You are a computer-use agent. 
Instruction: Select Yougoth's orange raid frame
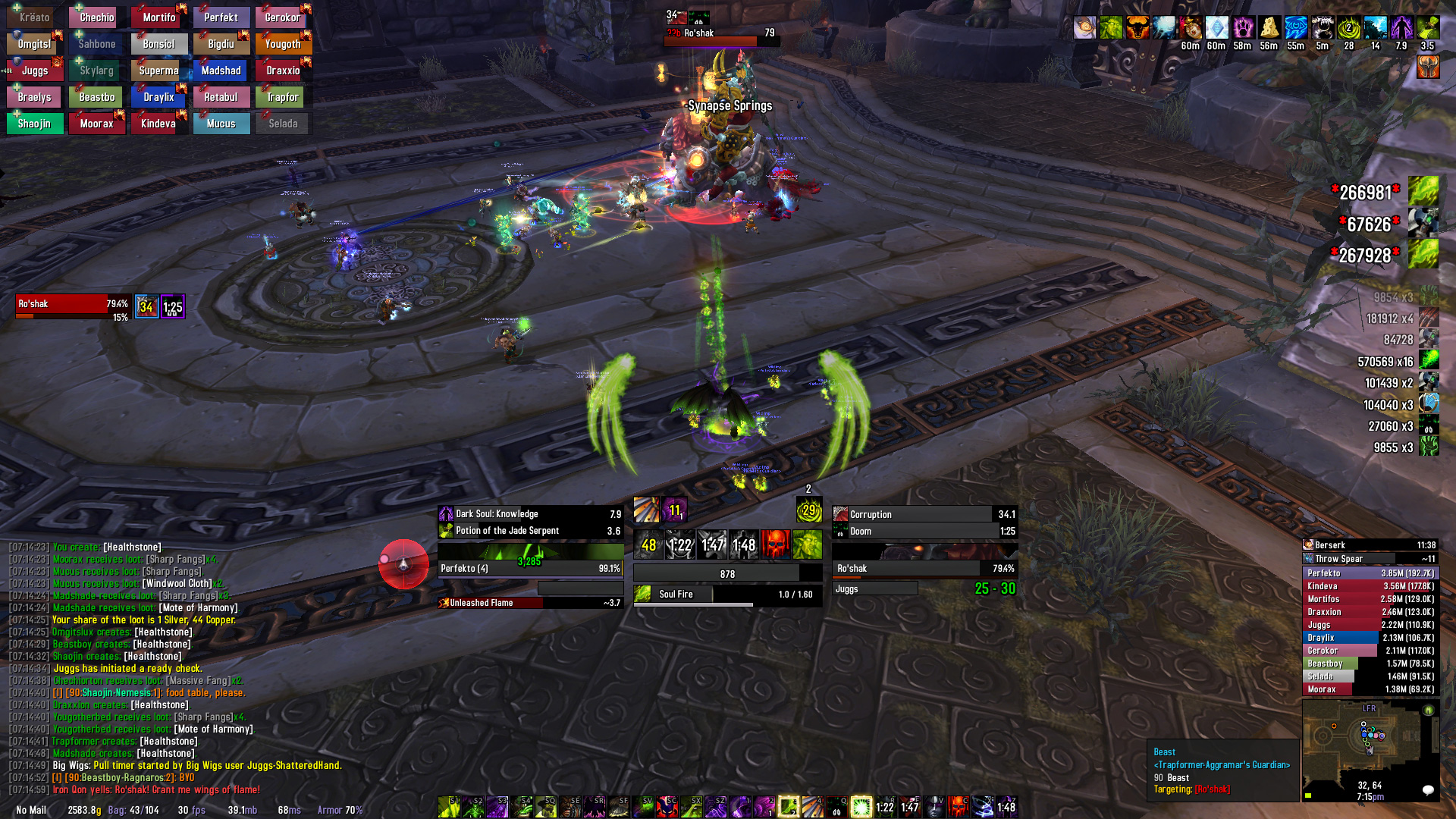[x=283, y=44]
